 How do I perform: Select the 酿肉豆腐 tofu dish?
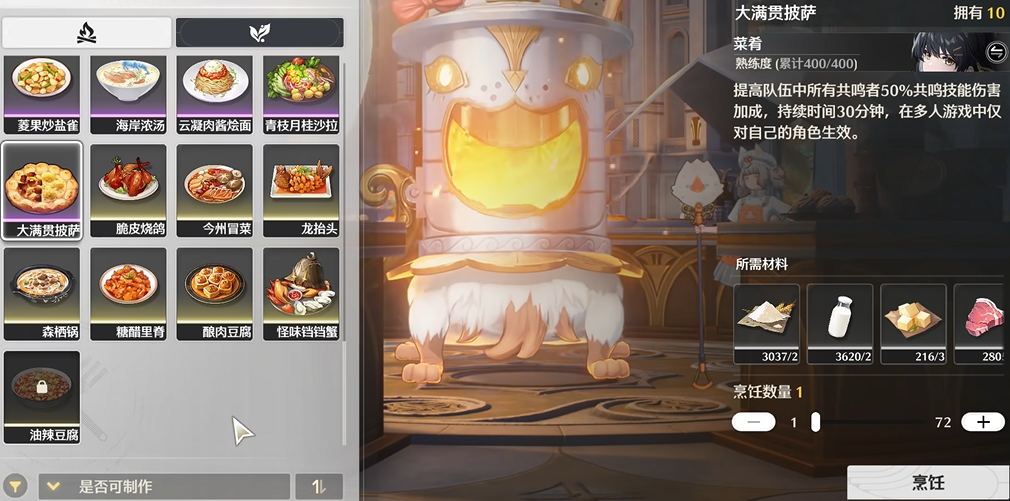coord(214,293)
